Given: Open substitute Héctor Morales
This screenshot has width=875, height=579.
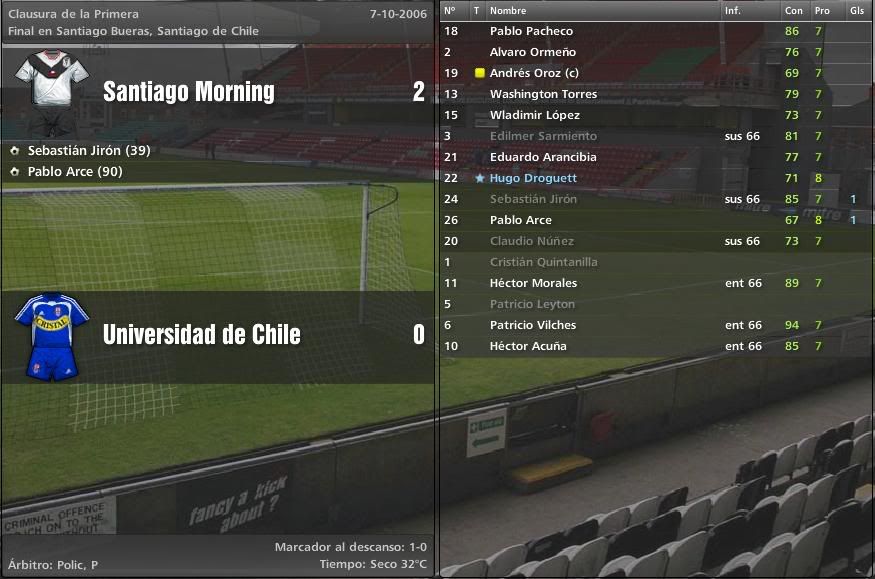Looking at the screenshot, I should tap(533, 283).
